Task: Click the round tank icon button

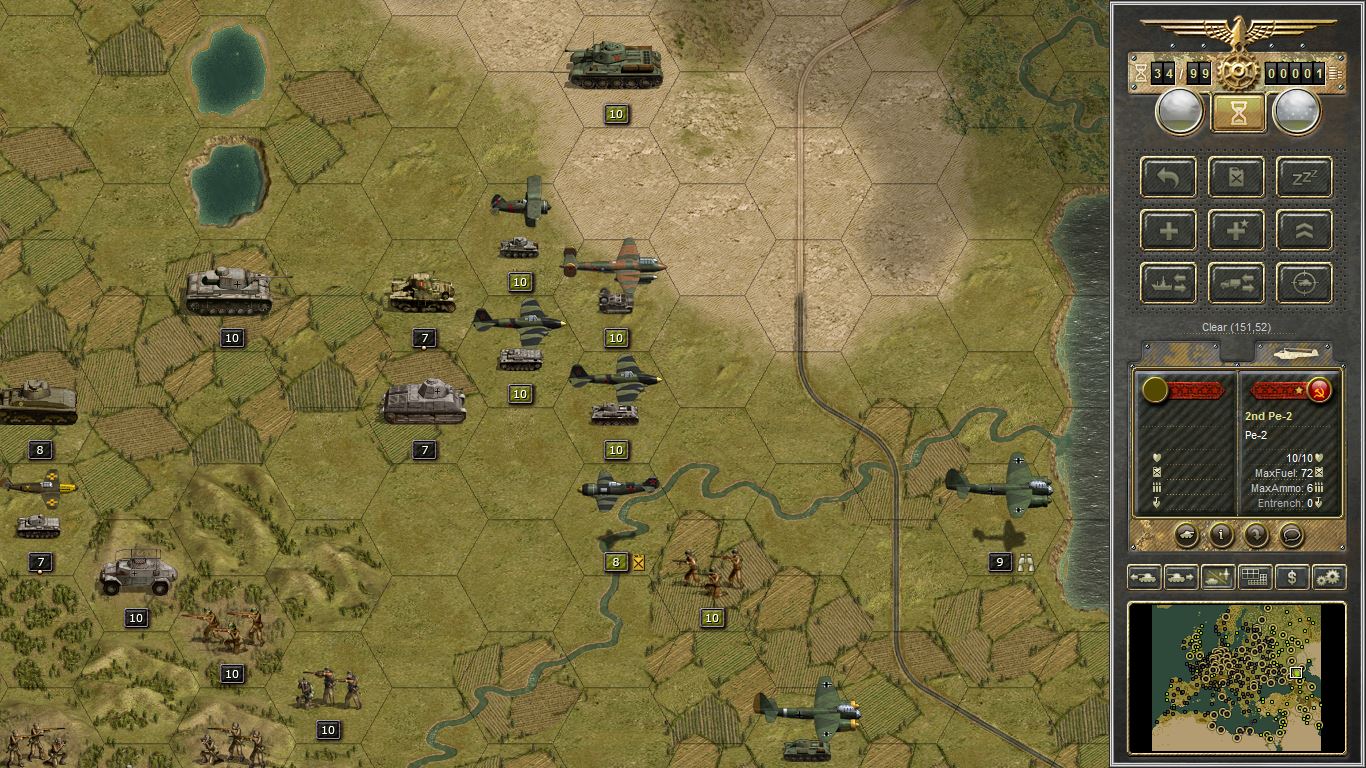Action: [1186, 535]
